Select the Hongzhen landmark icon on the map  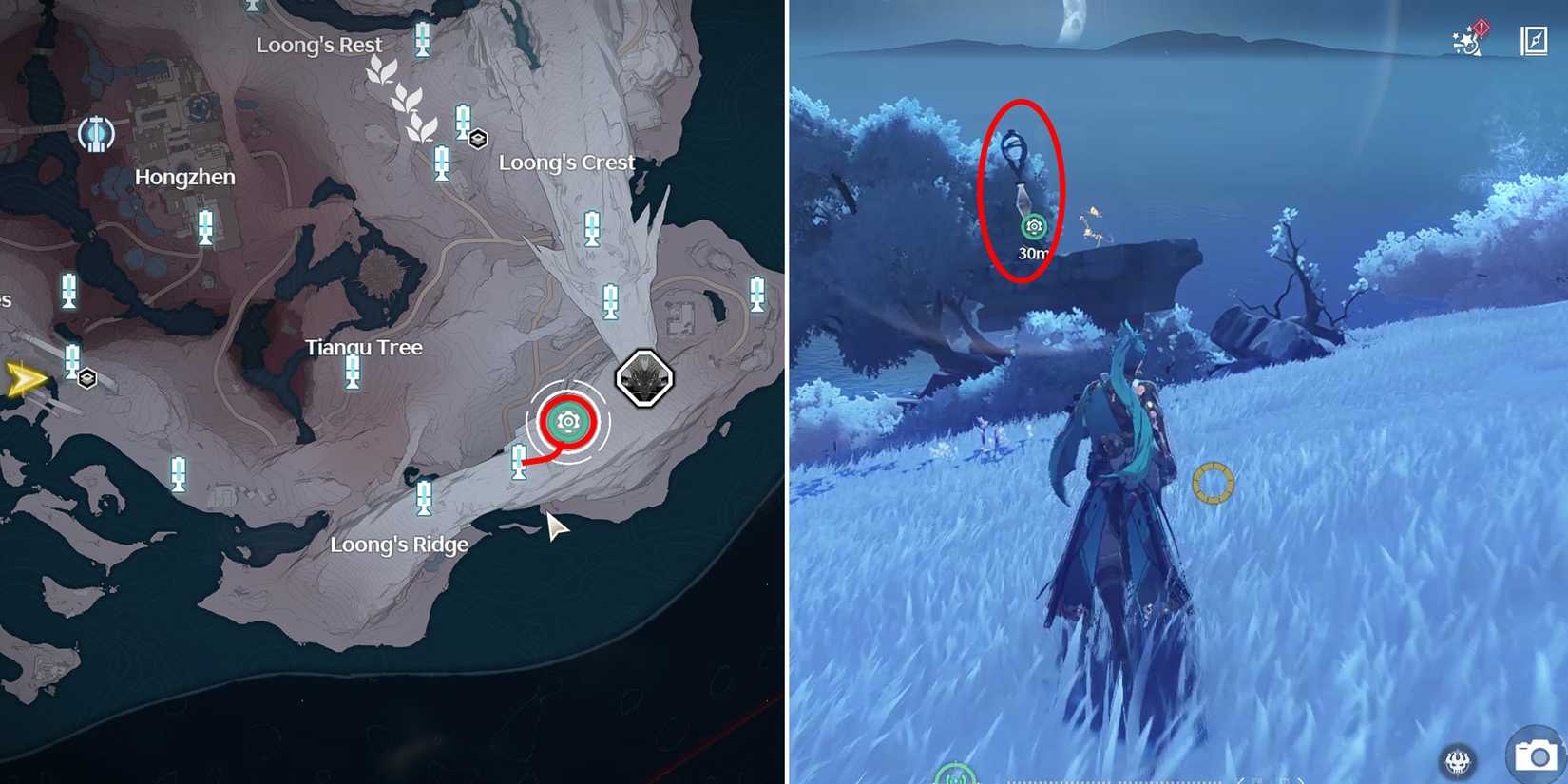pyautogui.click(x=95, y=134)
